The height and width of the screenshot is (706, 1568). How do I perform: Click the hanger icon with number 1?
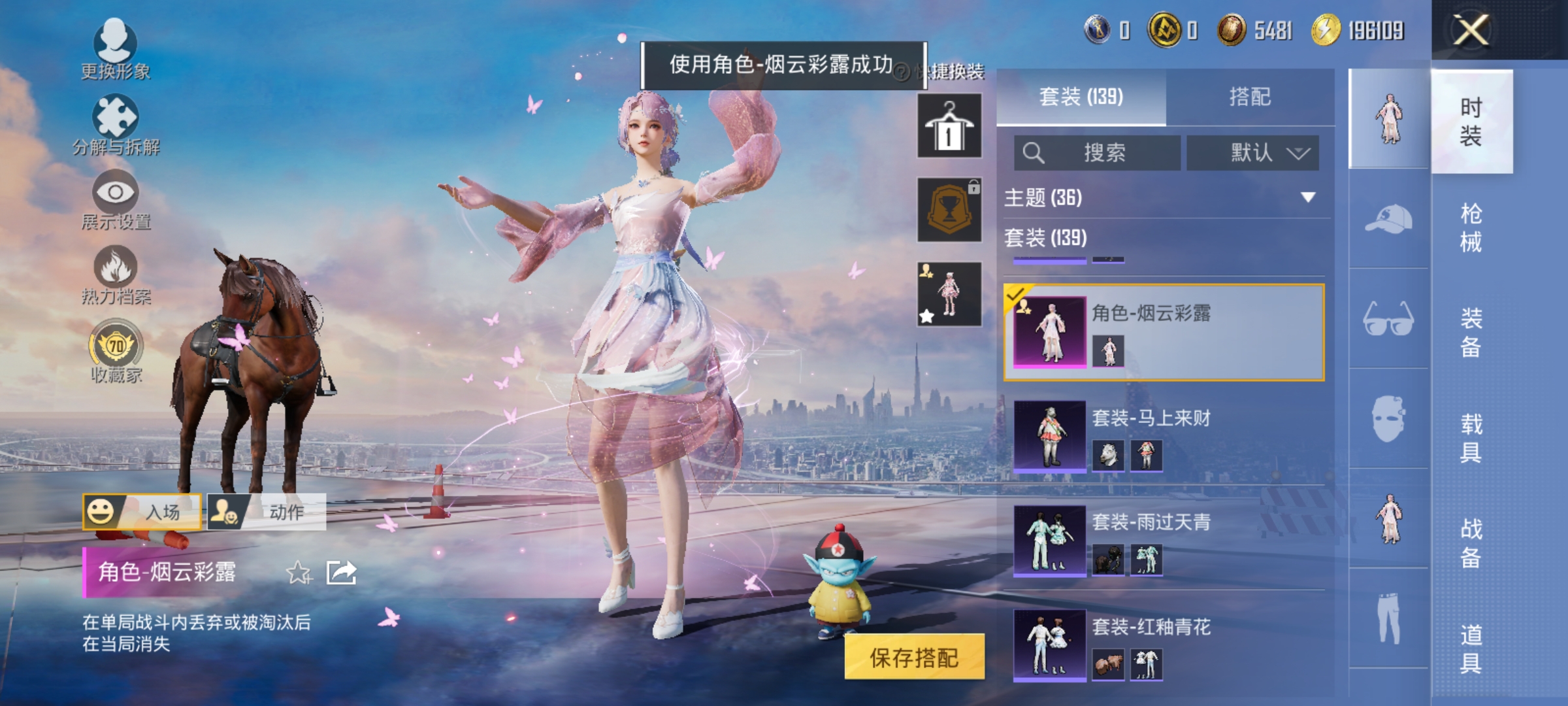point(949,124)
